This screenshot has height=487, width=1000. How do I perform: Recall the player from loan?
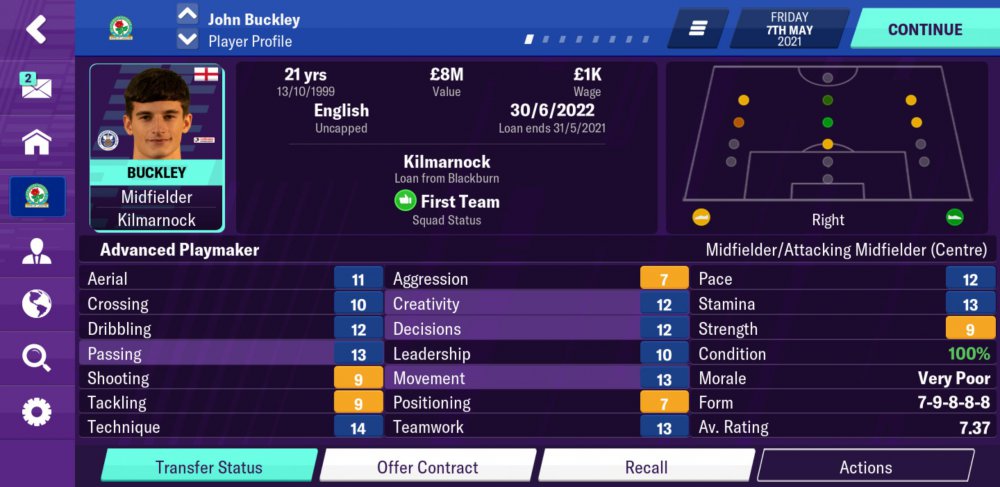coord(646,467)
